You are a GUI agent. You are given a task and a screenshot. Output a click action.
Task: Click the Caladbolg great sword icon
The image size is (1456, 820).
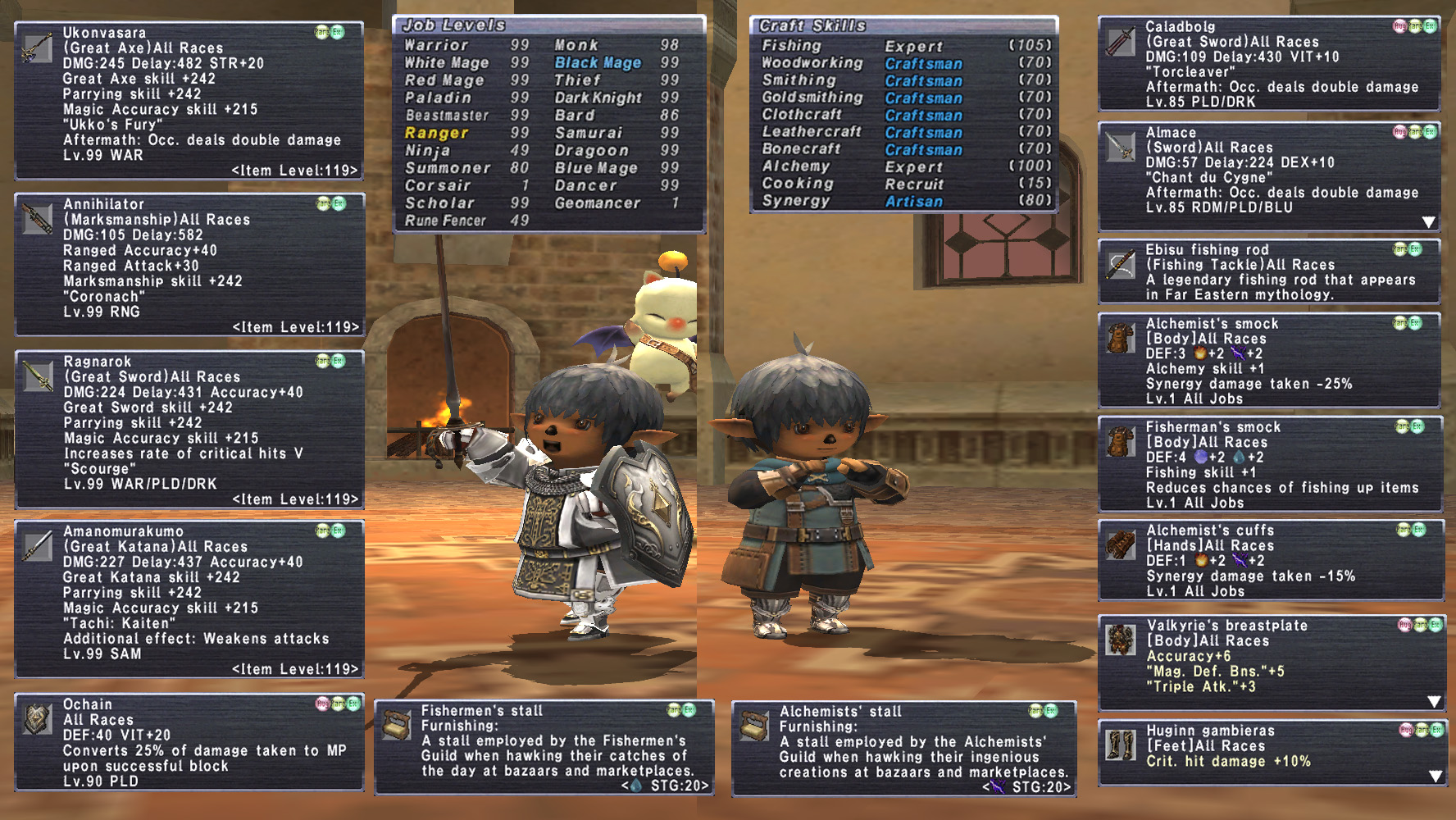(x=1120, y=42)
